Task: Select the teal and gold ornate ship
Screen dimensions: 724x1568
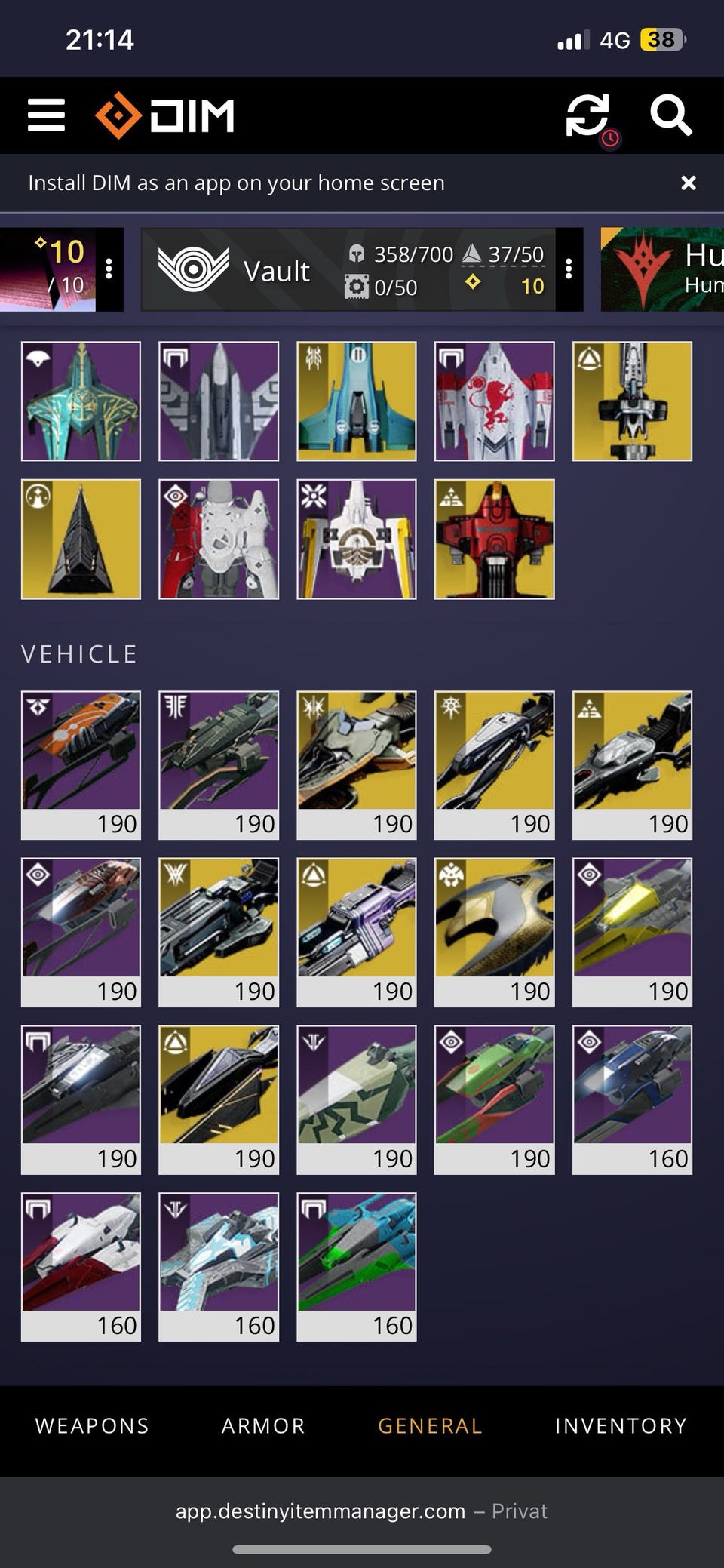Action: (81, 401)
